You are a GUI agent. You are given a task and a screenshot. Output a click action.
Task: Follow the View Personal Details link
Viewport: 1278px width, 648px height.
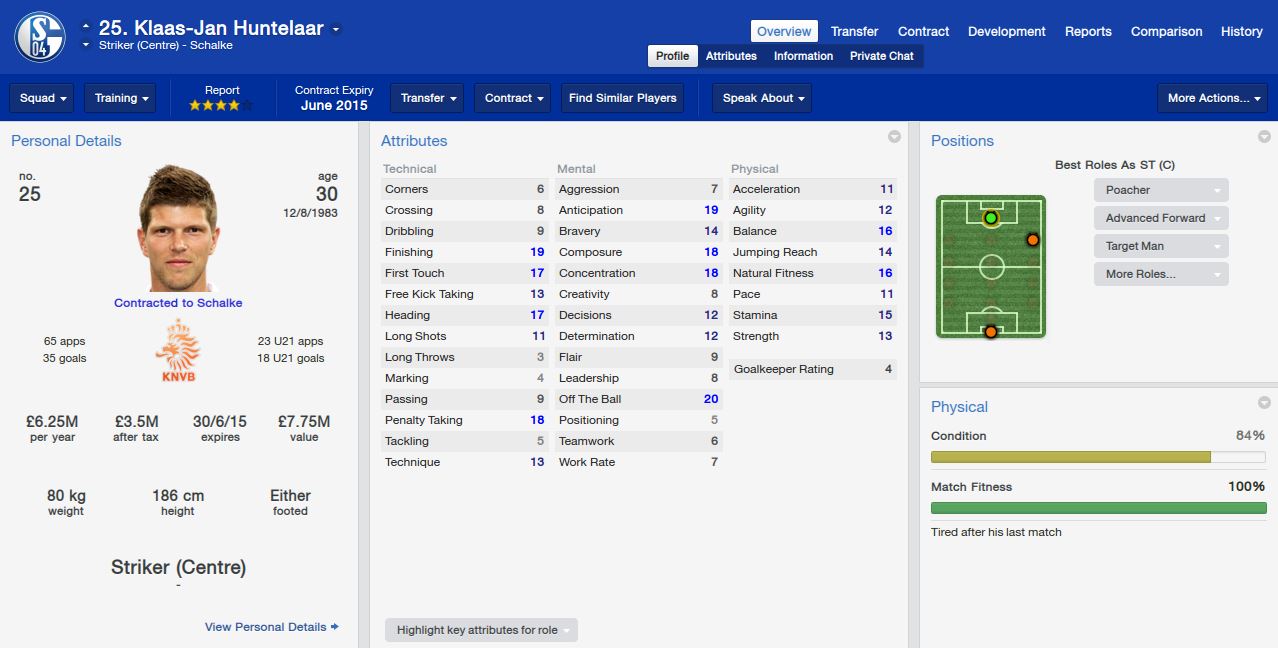tap(271, 627)
